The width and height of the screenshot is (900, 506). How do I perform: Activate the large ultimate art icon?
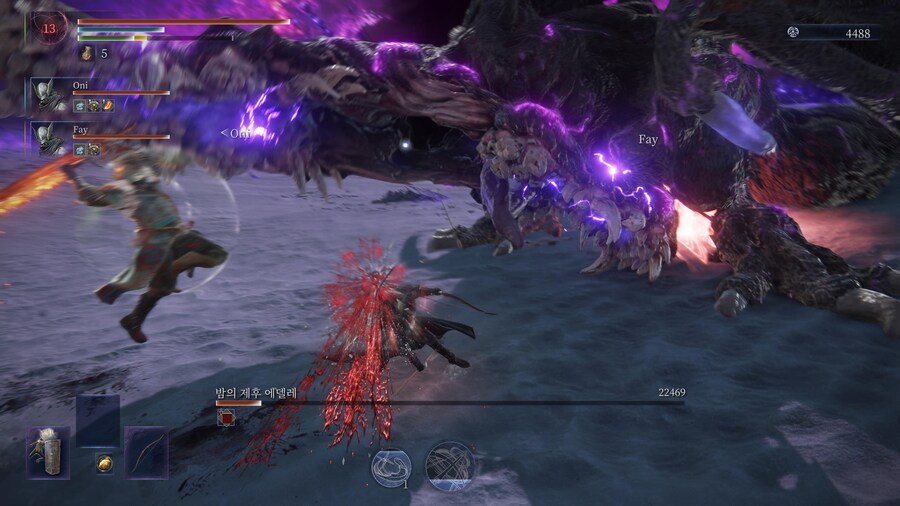449,465
